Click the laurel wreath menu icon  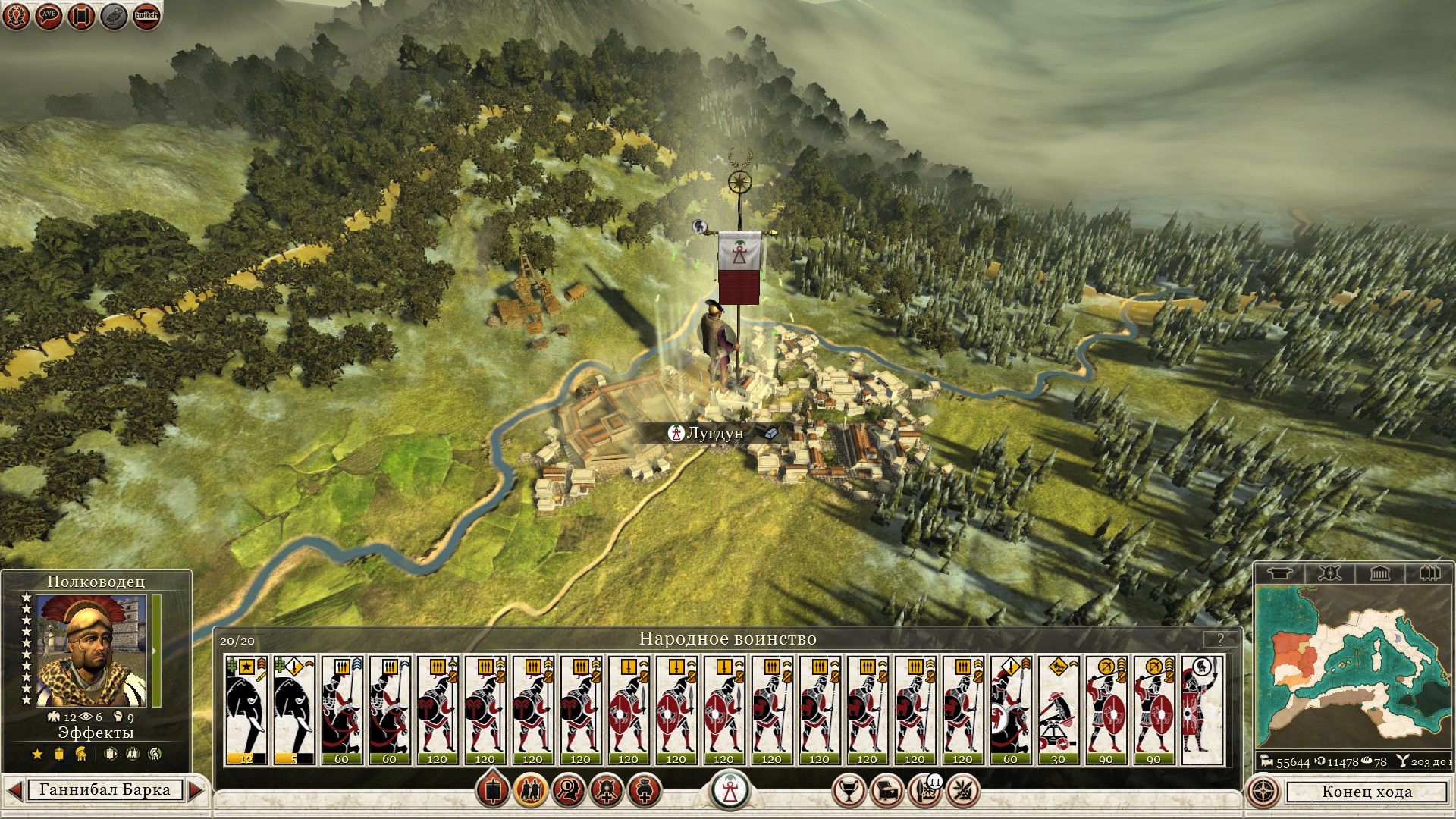pyautogui.click(x=16, y=16)
